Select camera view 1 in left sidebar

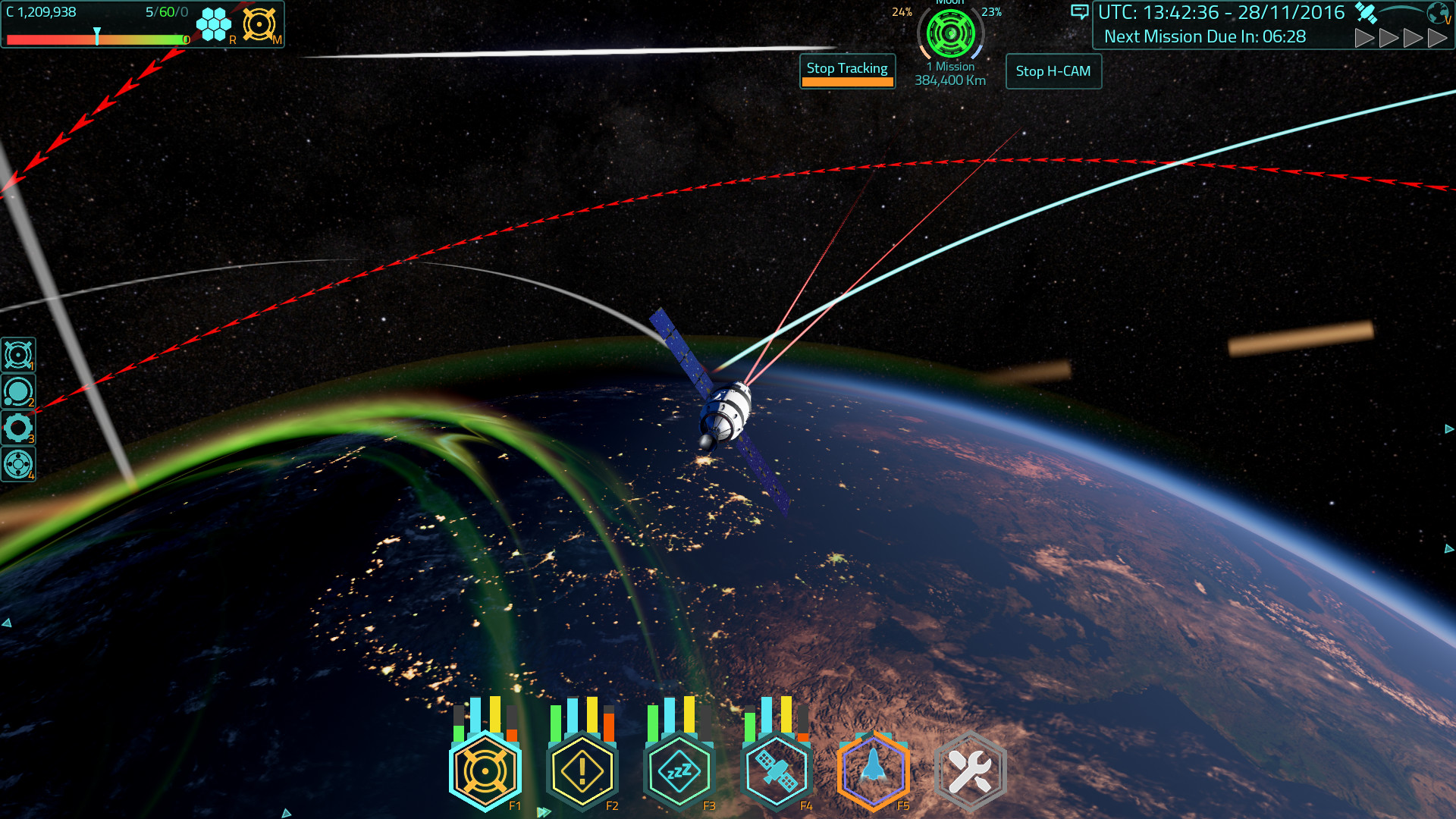[18, 353]
